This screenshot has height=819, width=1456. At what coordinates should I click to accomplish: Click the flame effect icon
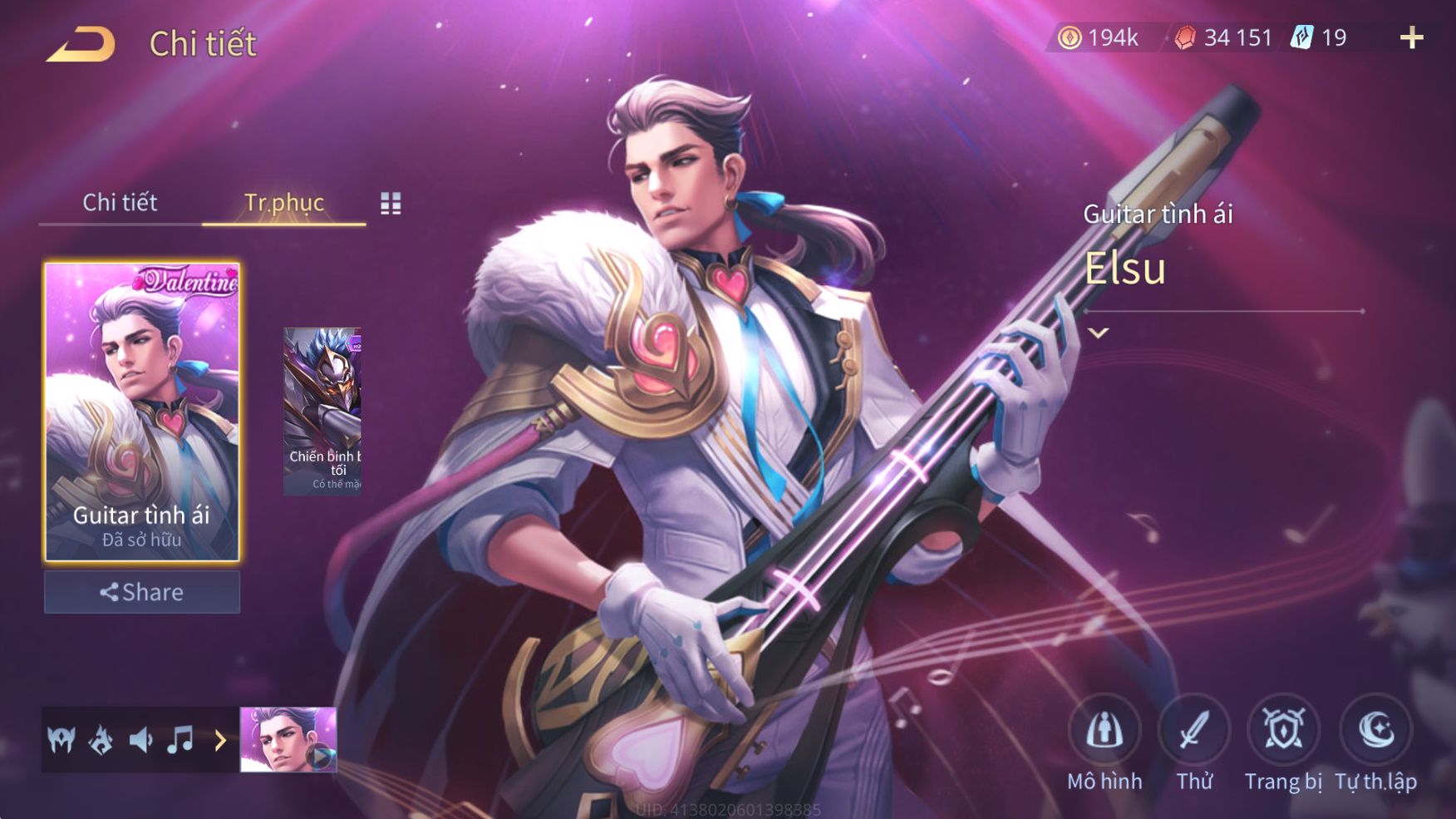[101, 739]
